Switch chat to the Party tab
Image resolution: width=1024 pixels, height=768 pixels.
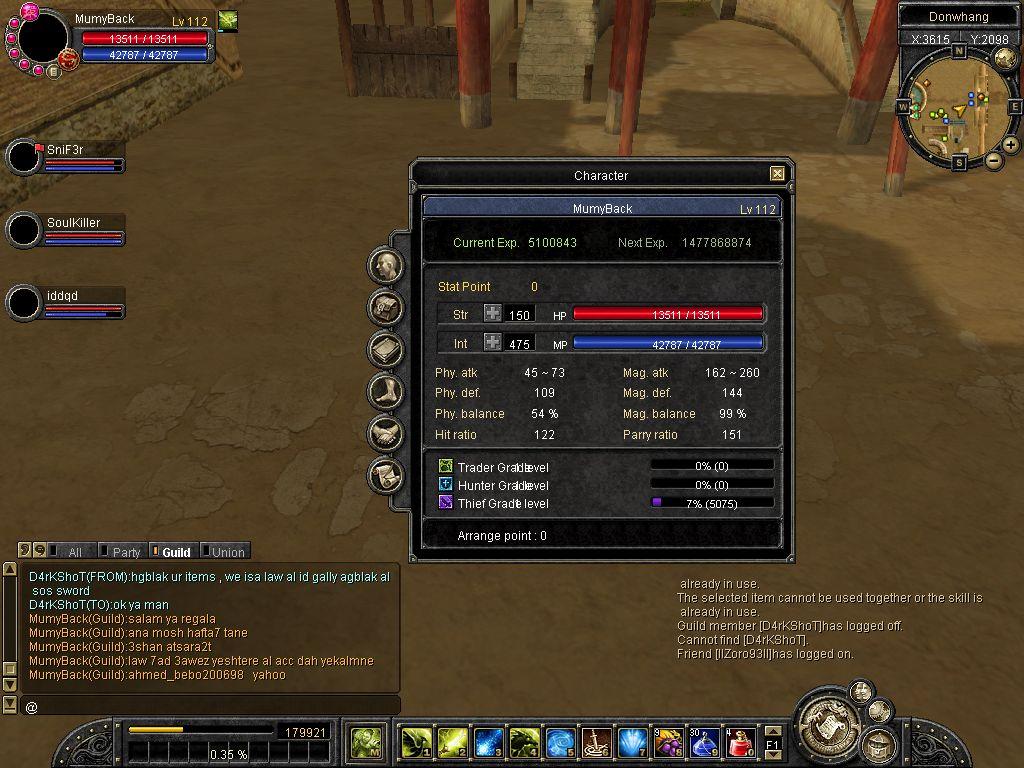[124, 551]
